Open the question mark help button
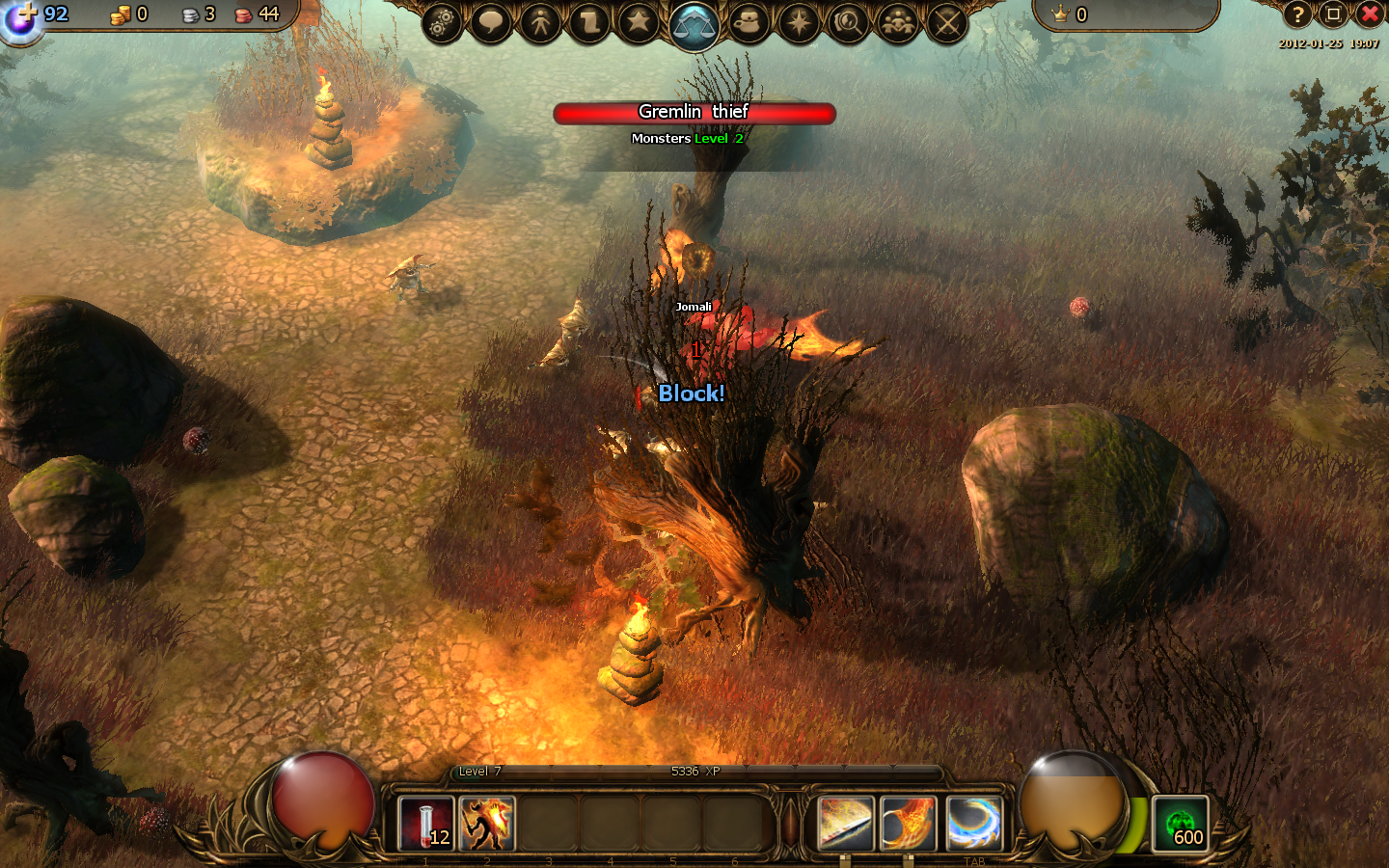Viewport: 1389px width, 868px height. tap(1297, 14)
